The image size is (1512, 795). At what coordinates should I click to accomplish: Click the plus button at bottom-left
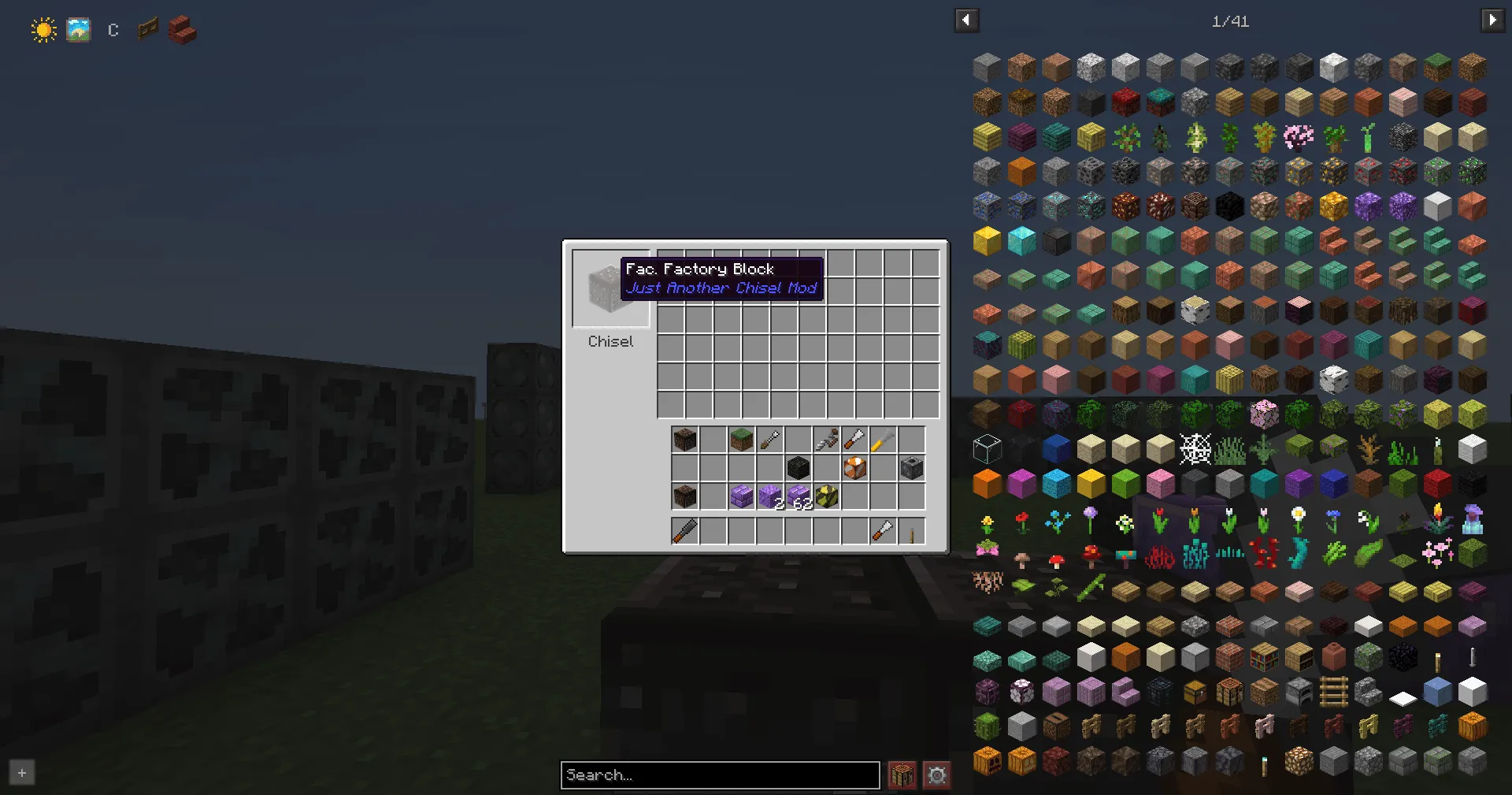[x=21, y=773]
